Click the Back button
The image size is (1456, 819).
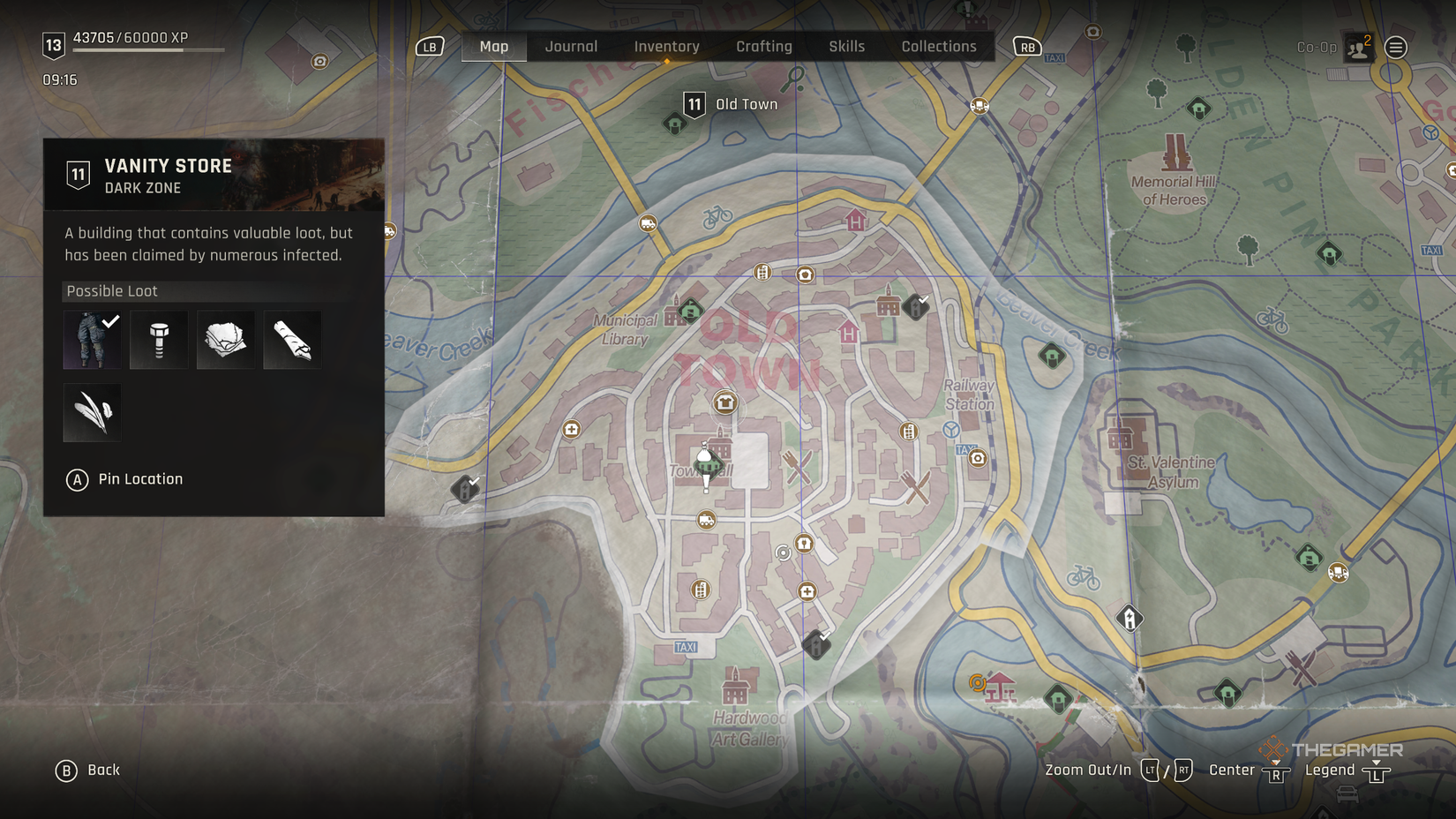pyautogui.click(x=88, y=770)
